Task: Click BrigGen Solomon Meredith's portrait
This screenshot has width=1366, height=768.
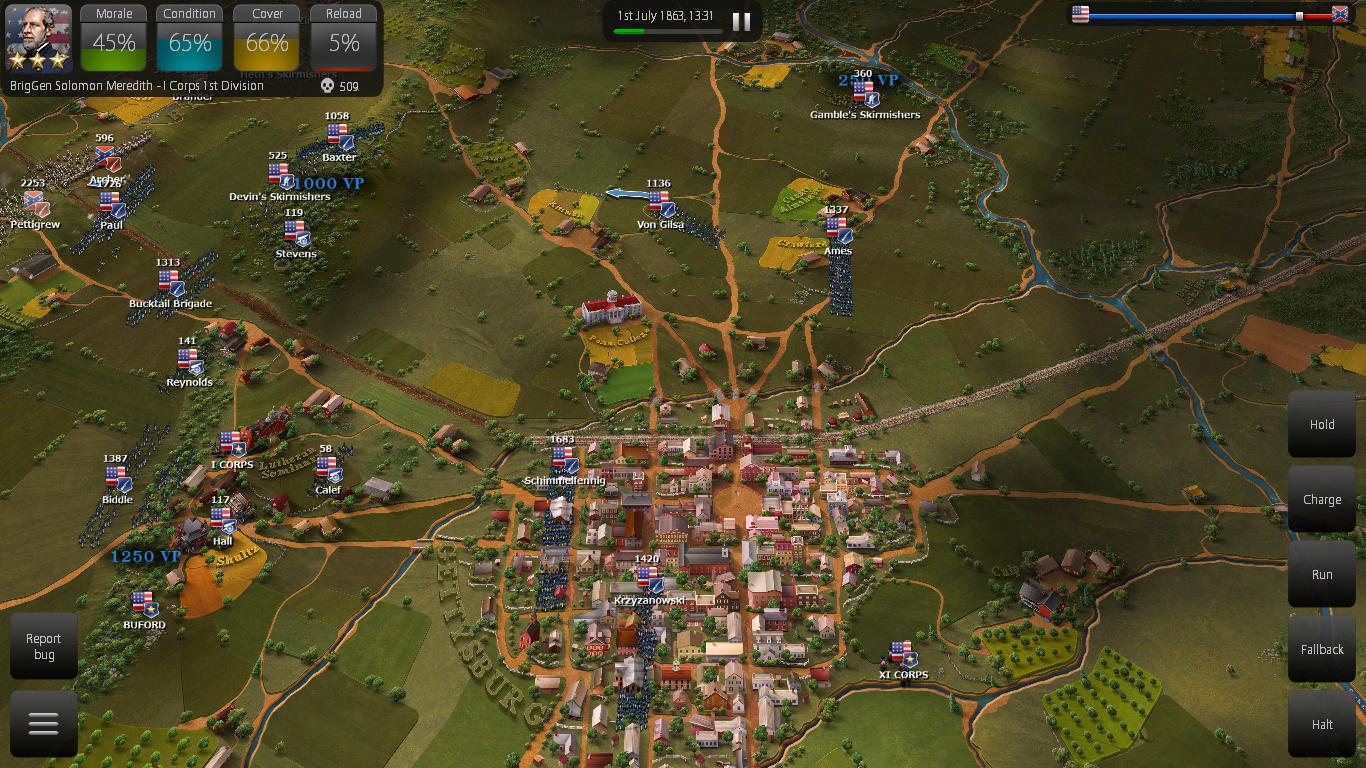Action: pos(37,37)
